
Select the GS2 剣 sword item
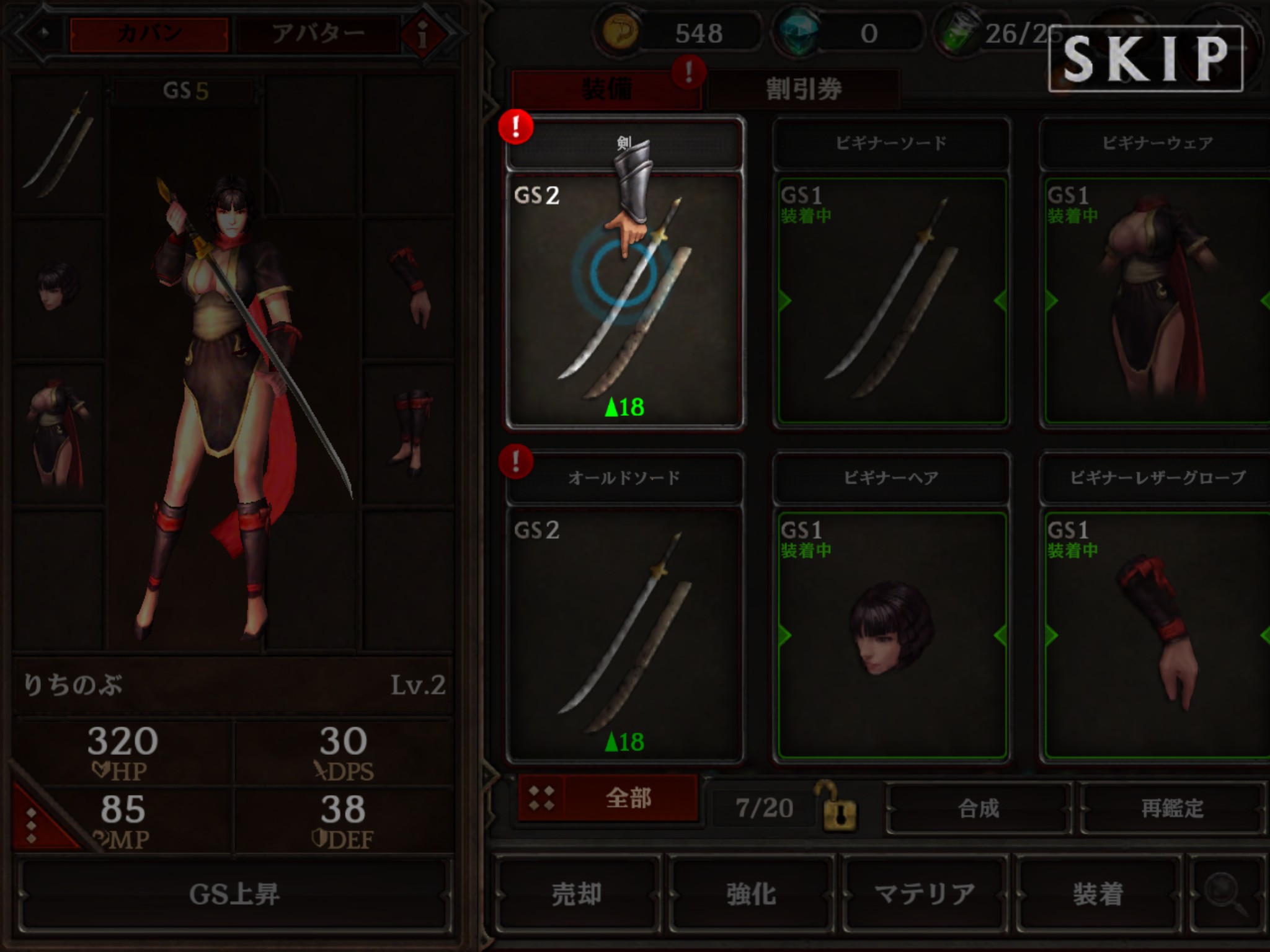point(624,301)
